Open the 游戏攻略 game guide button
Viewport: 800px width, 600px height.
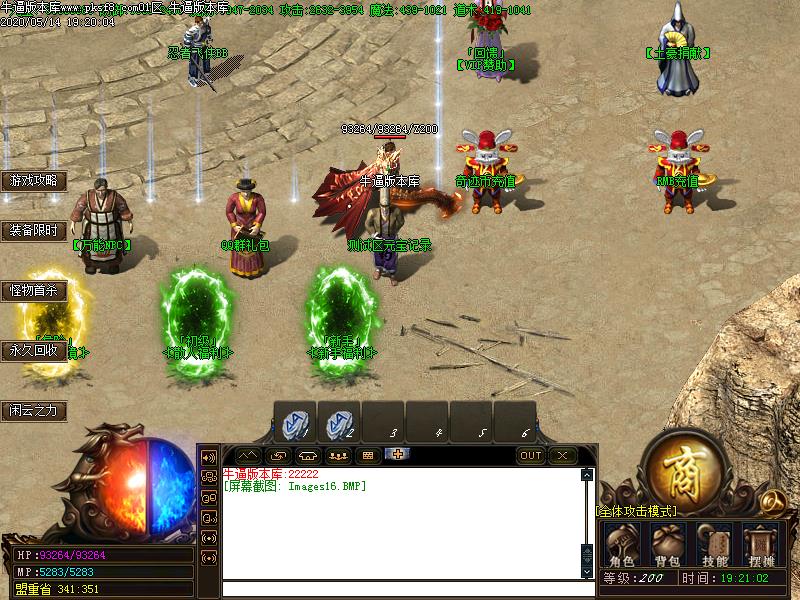click(x=34, y=181)
